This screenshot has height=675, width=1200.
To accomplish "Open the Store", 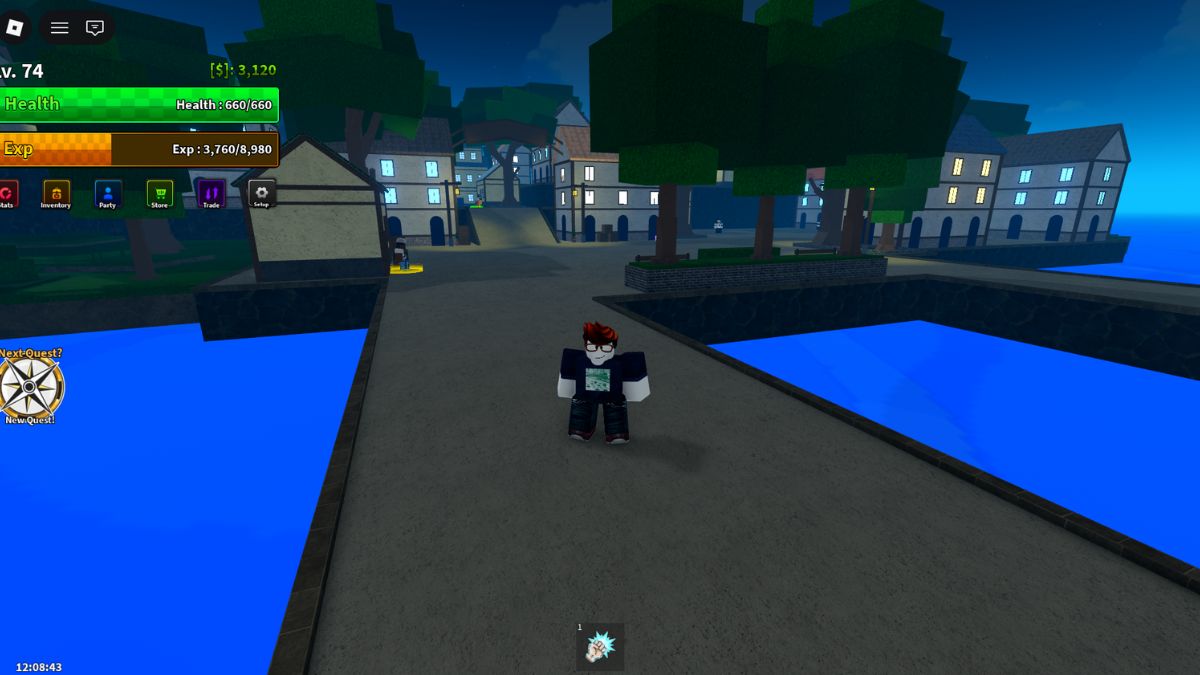I will [x=159, y=193].
